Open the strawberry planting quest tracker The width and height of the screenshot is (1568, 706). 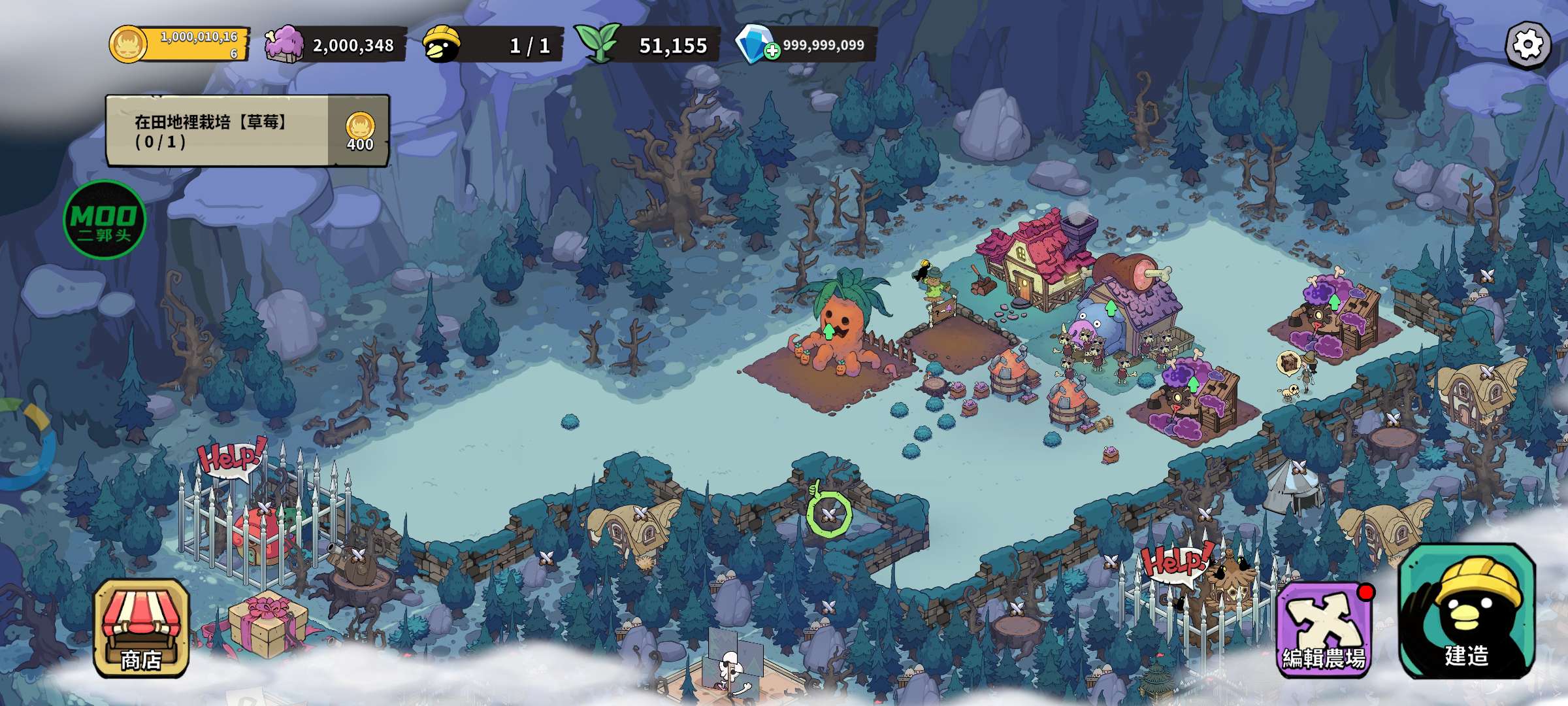247,131
